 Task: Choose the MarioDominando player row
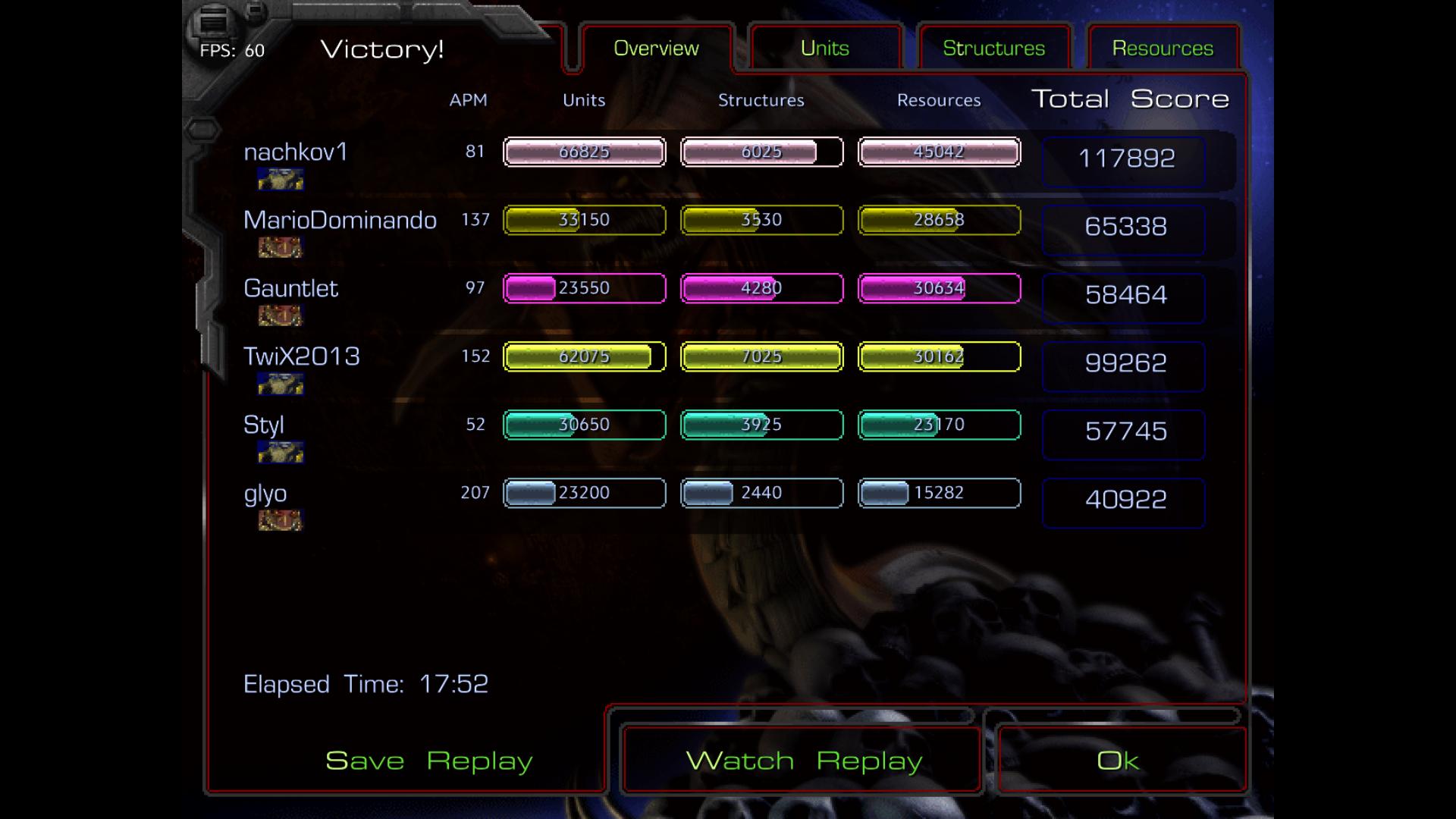tap(340, 221)
